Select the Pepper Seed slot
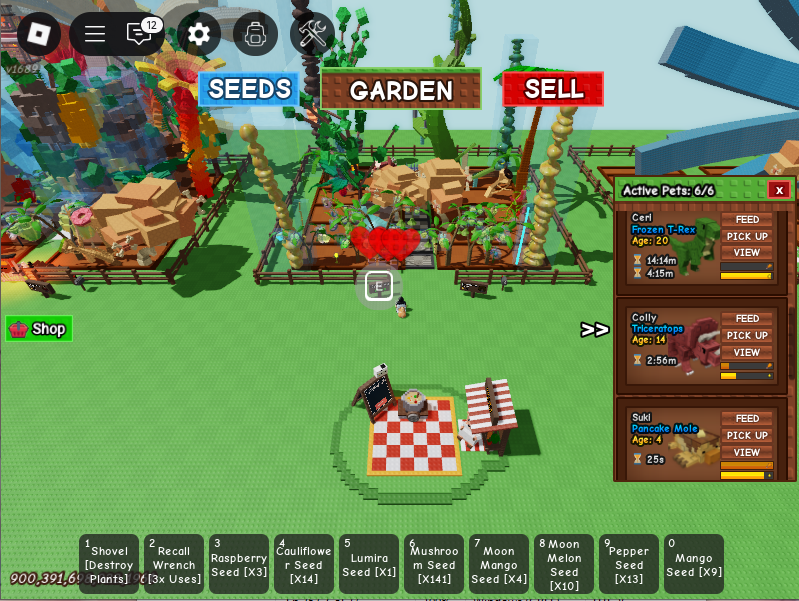Viewport: 799px width, 601px height. click(x=629, y=564)
